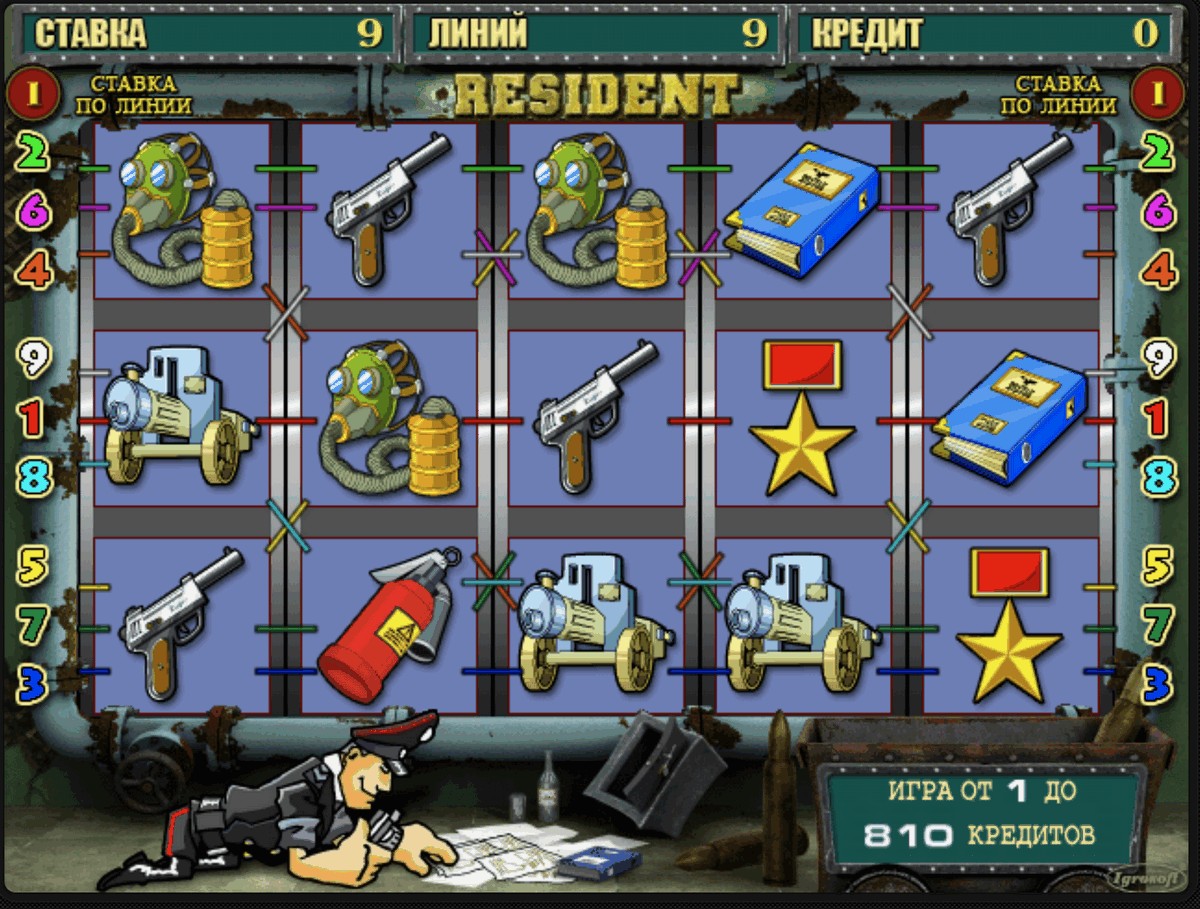Select payline 2 marker on the left edge

point(35,153)
